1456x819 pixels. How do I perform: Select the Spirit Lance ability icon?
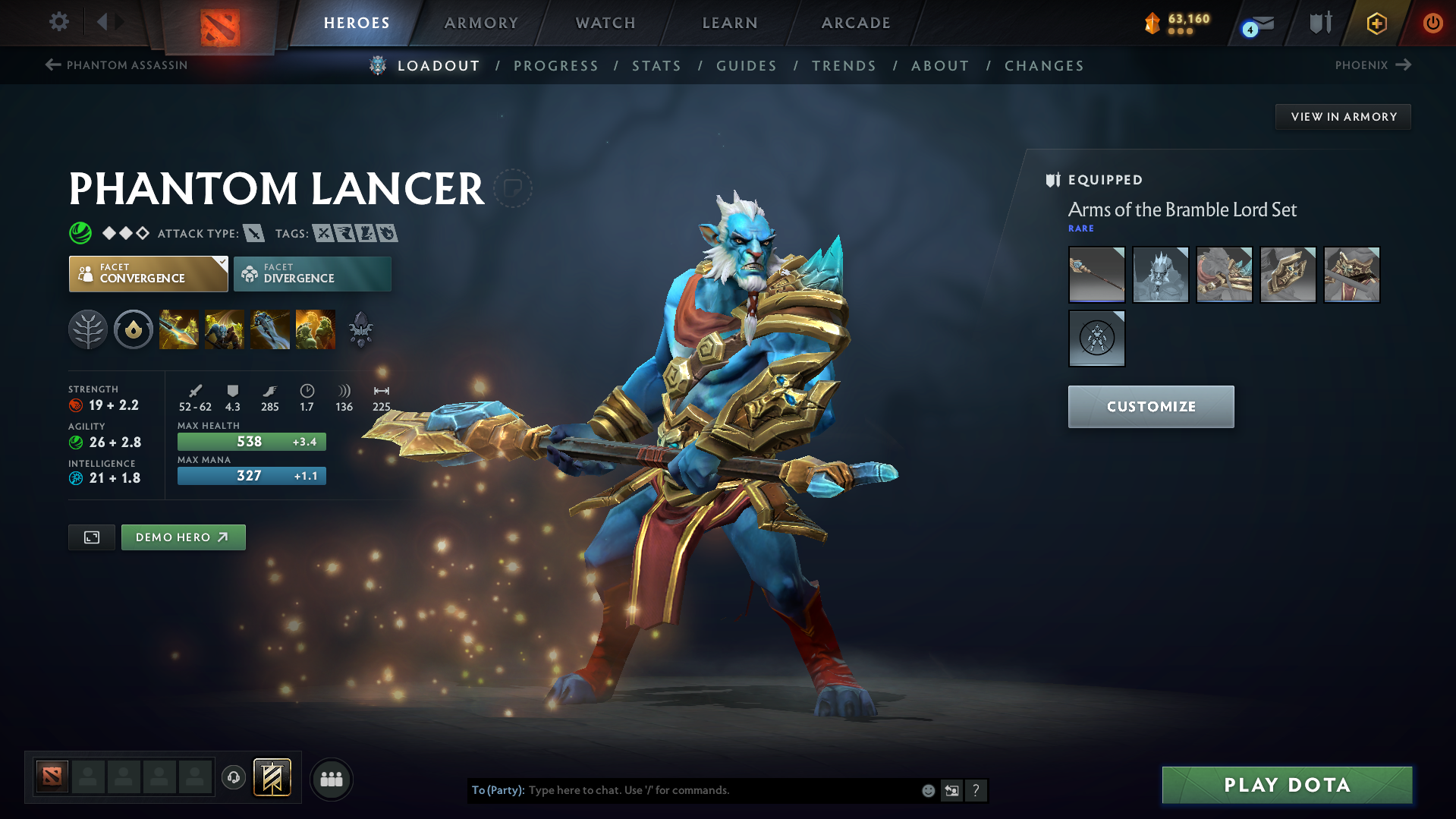[x=179, y=329]
